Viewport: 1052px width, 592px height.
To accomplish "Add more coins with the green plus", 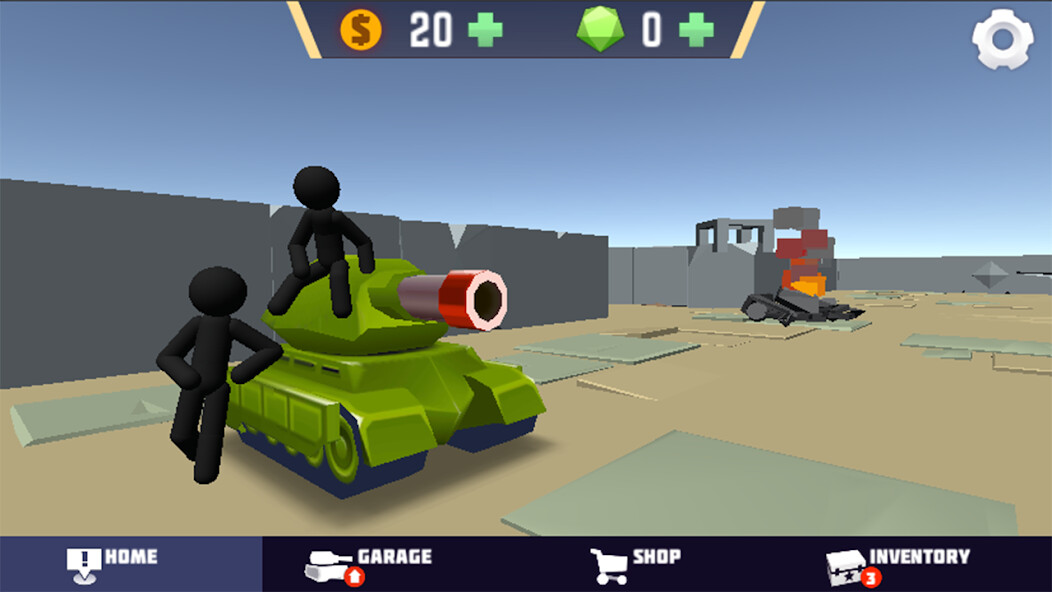I will click(x=486, y=30).
